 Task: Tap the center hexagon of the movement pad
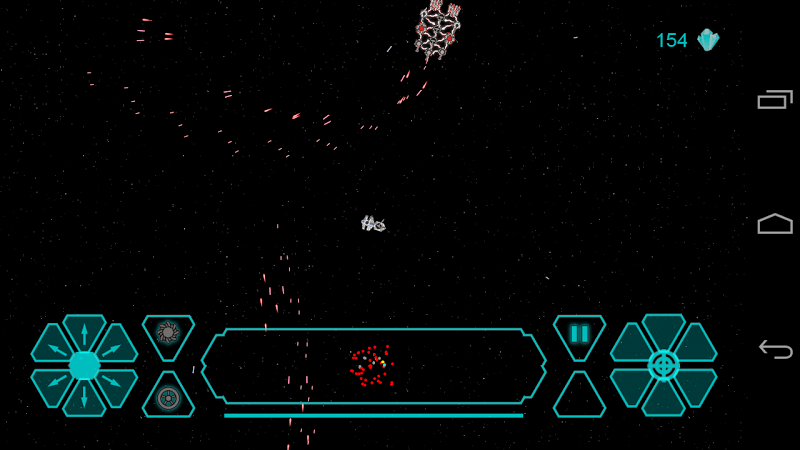[x=84, y=365]
